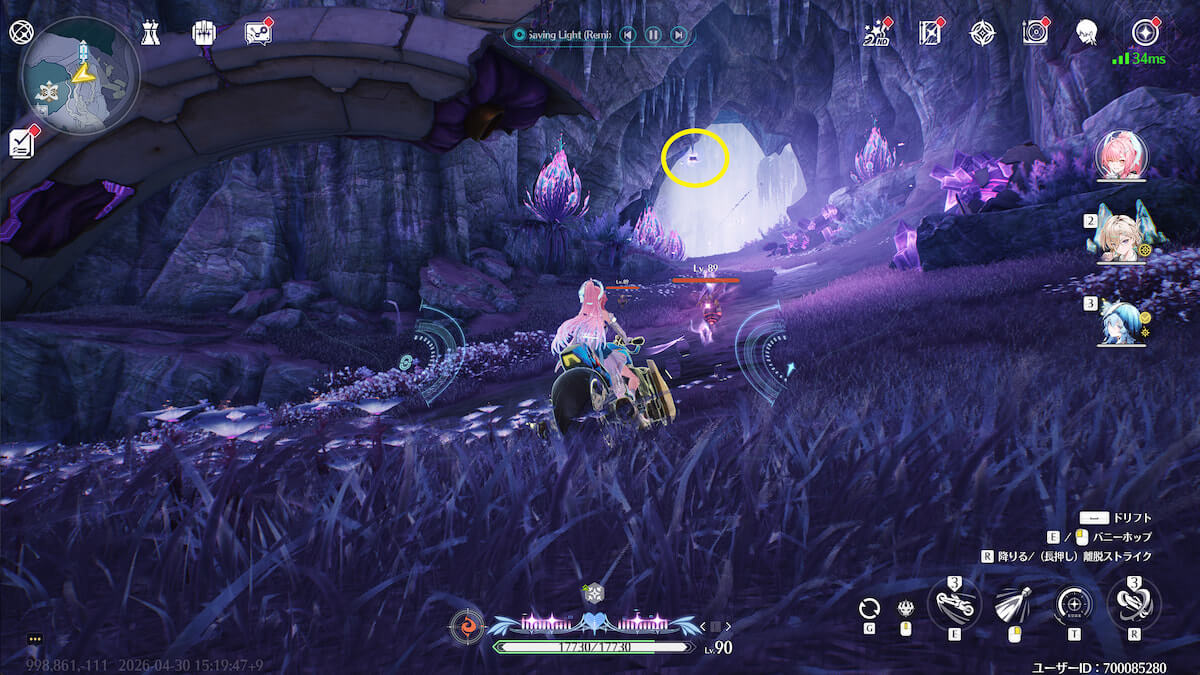Image resolution: width=1200 pixels, height=675 pixels.
Task: Open the quest checklist icon below the minimap
Action: (22, 143)
